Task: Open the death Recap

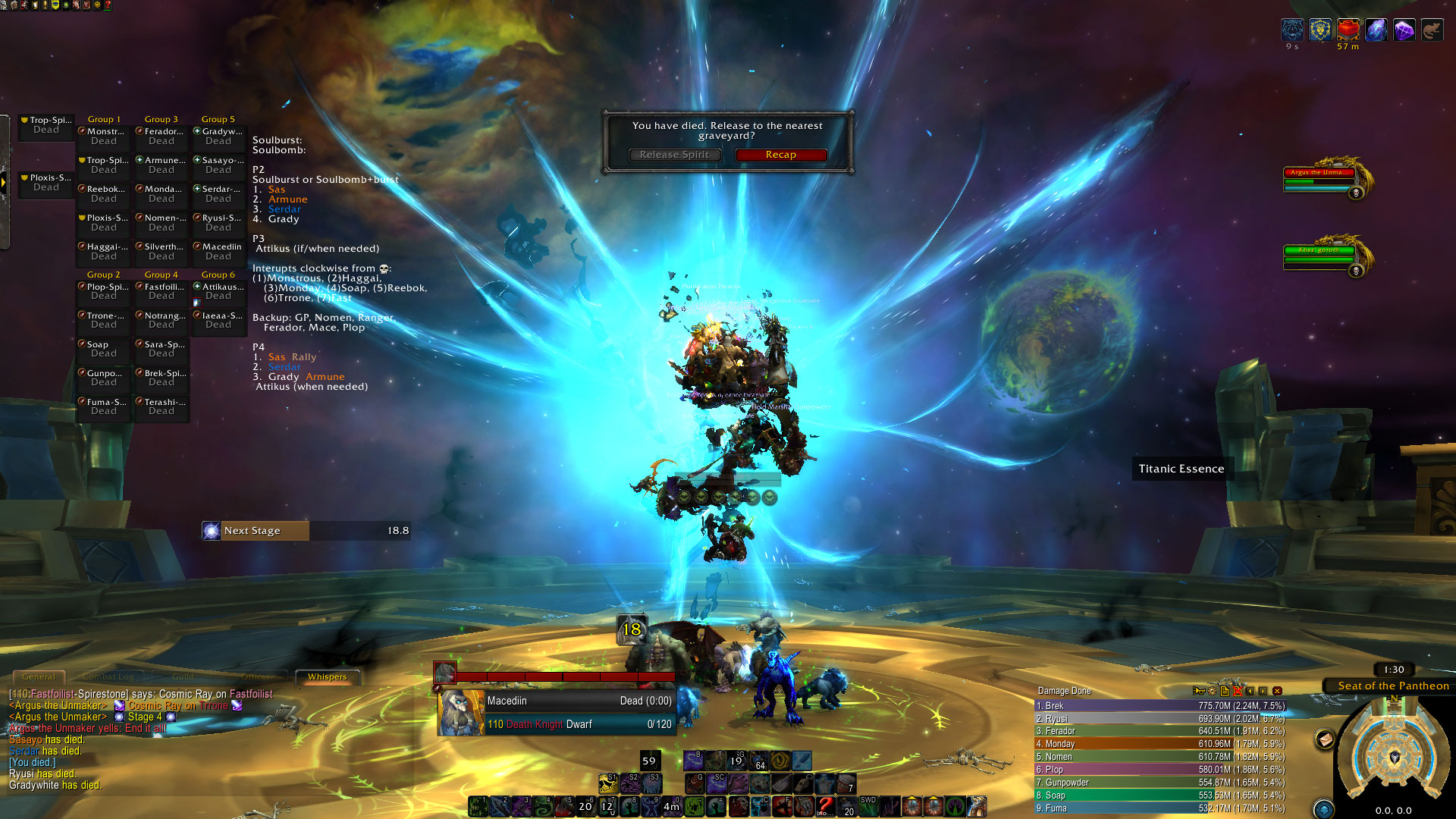Action: (780, 155)
